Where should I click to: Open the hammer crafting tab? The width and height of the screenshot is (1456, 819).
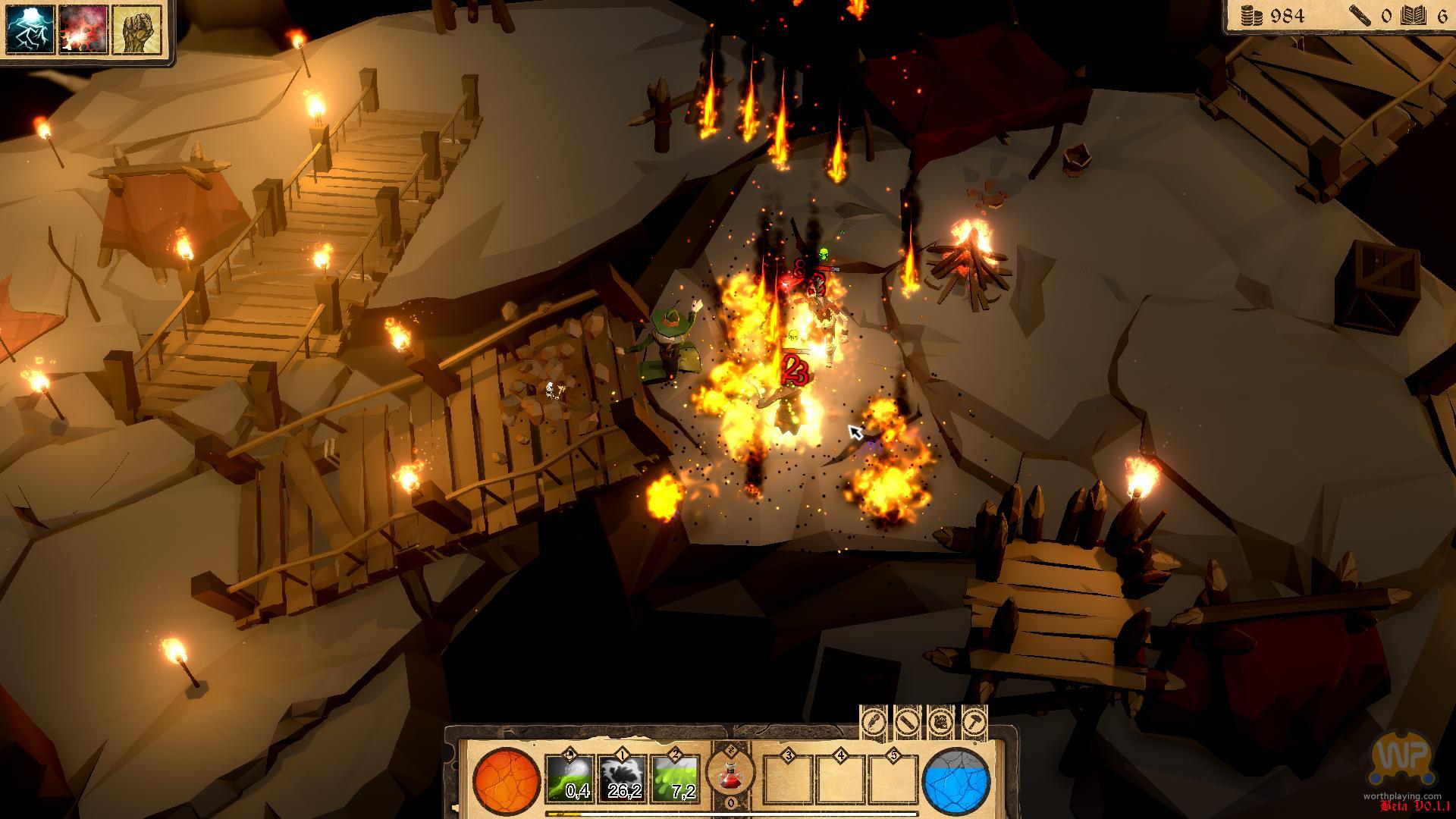974,721
